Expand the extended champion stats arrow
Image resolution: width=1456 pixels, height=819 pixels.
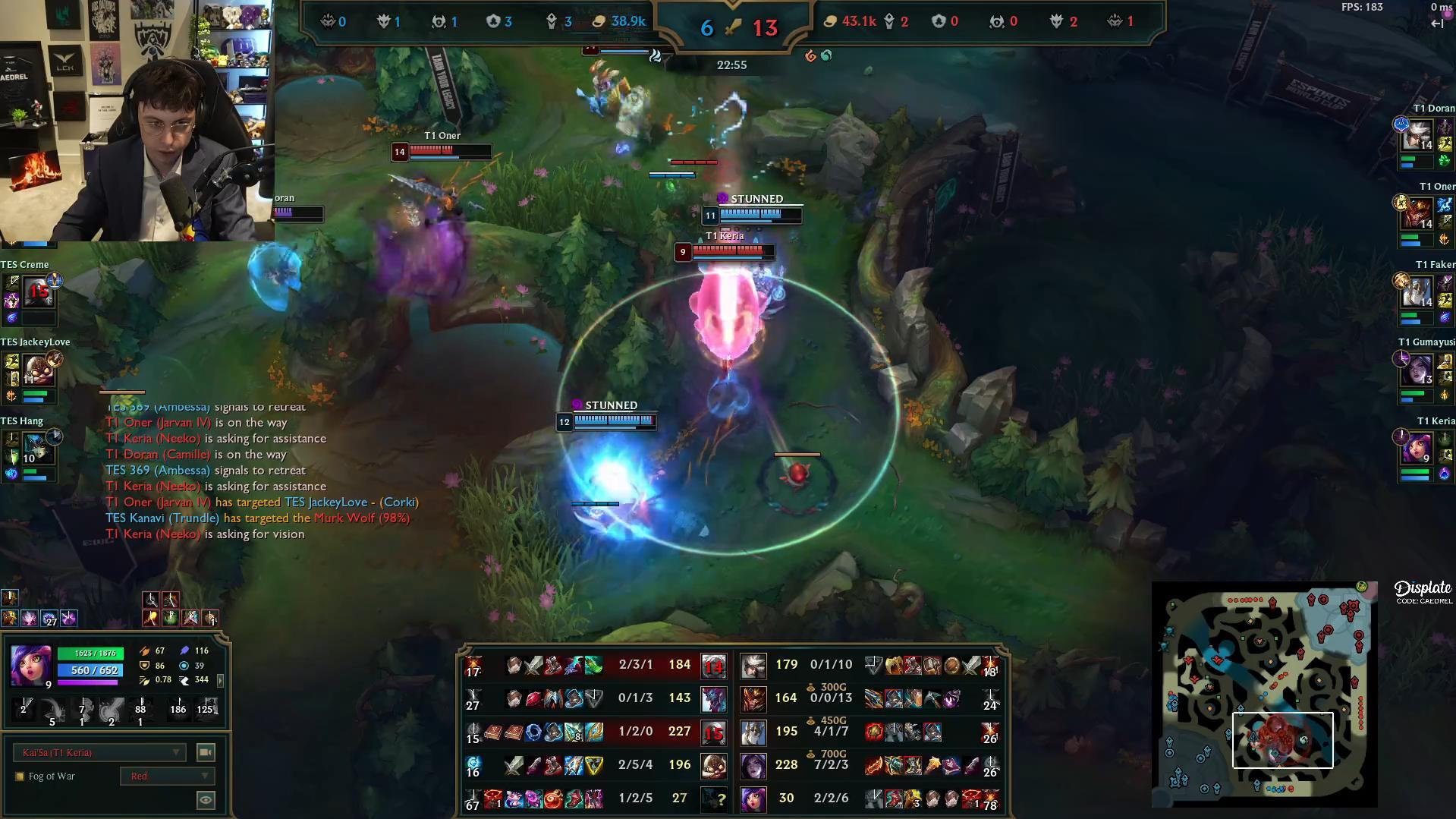point(219,681)
